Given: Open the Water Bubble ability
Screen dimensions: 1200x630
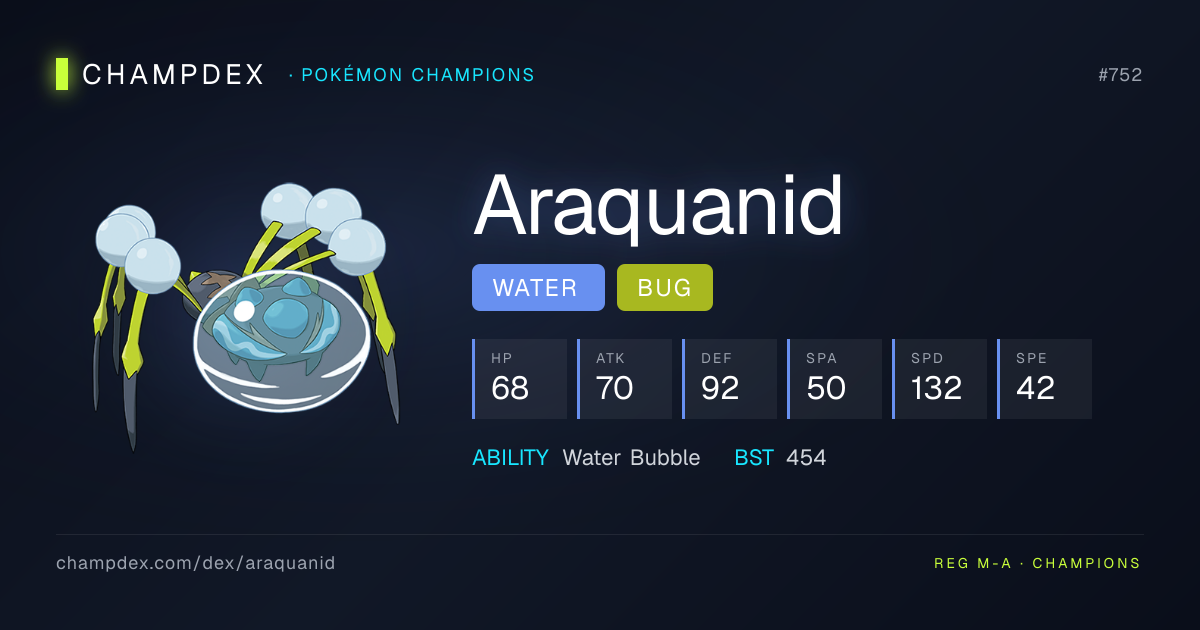Looking at the screenshot, I should point(631,458).
